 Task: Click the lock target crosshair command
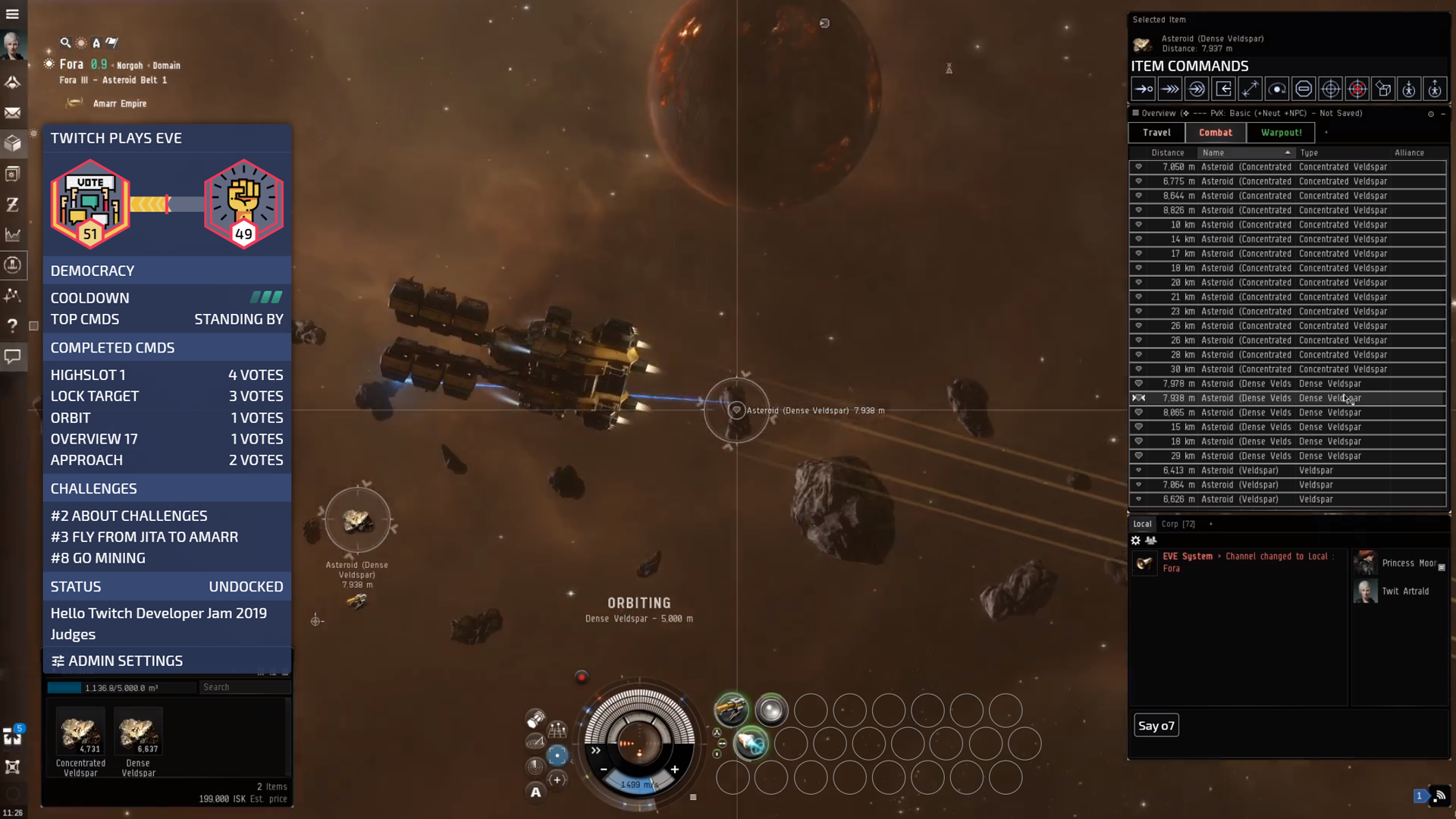1330,89
